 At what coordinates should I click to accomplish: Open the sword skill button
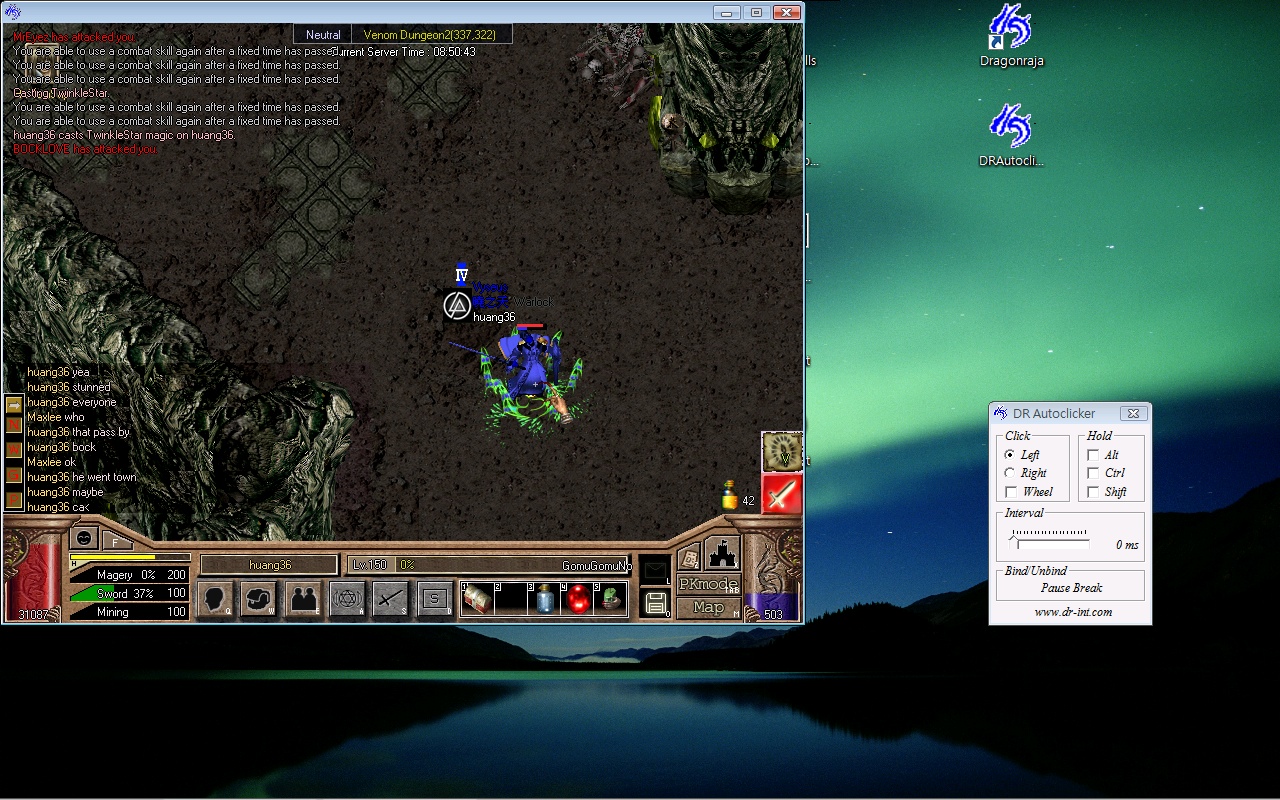(390, 599)
